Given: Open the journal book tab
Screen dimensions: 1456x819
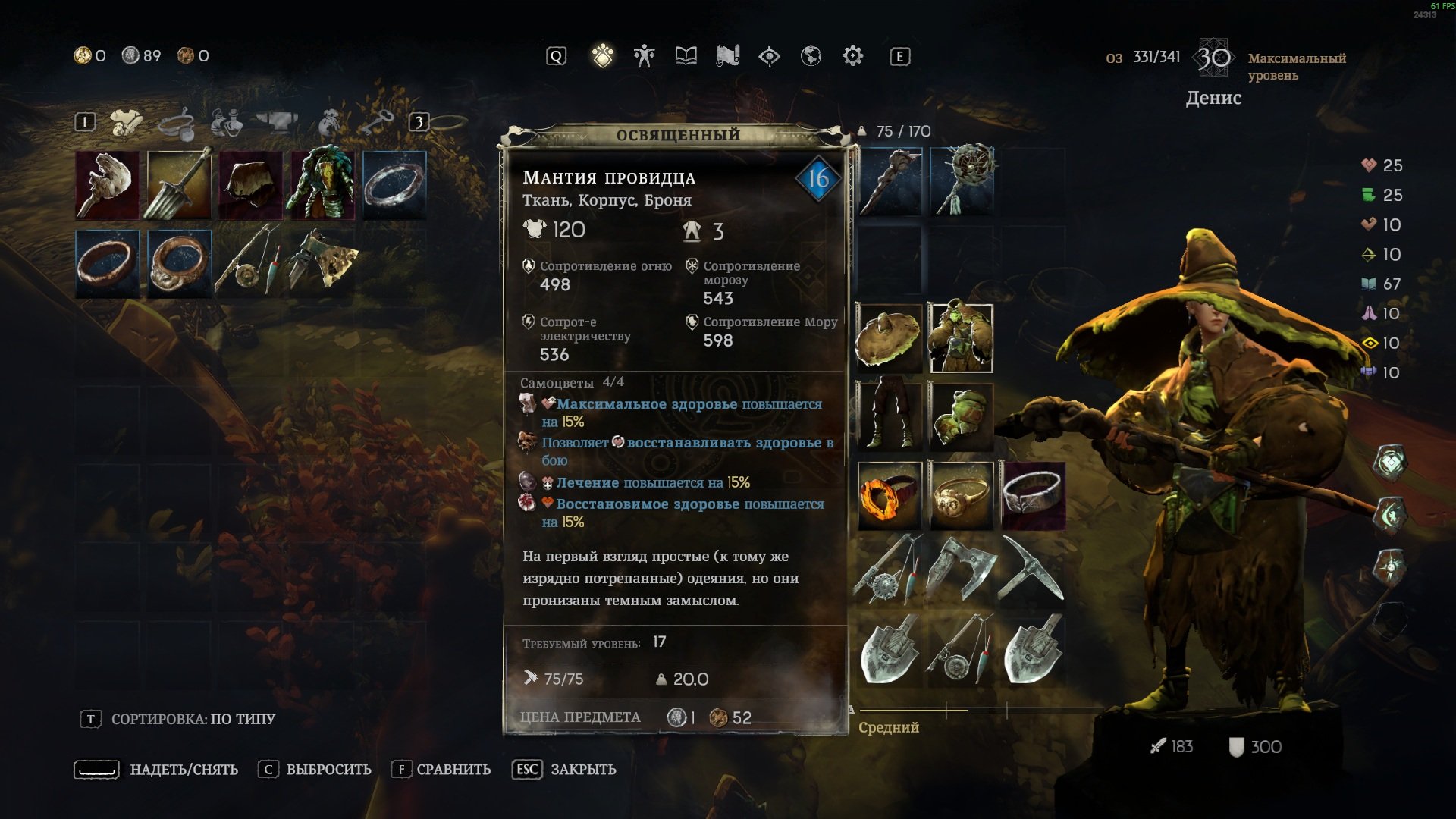Looking at the screenshot, I should [x=686, y=56].
